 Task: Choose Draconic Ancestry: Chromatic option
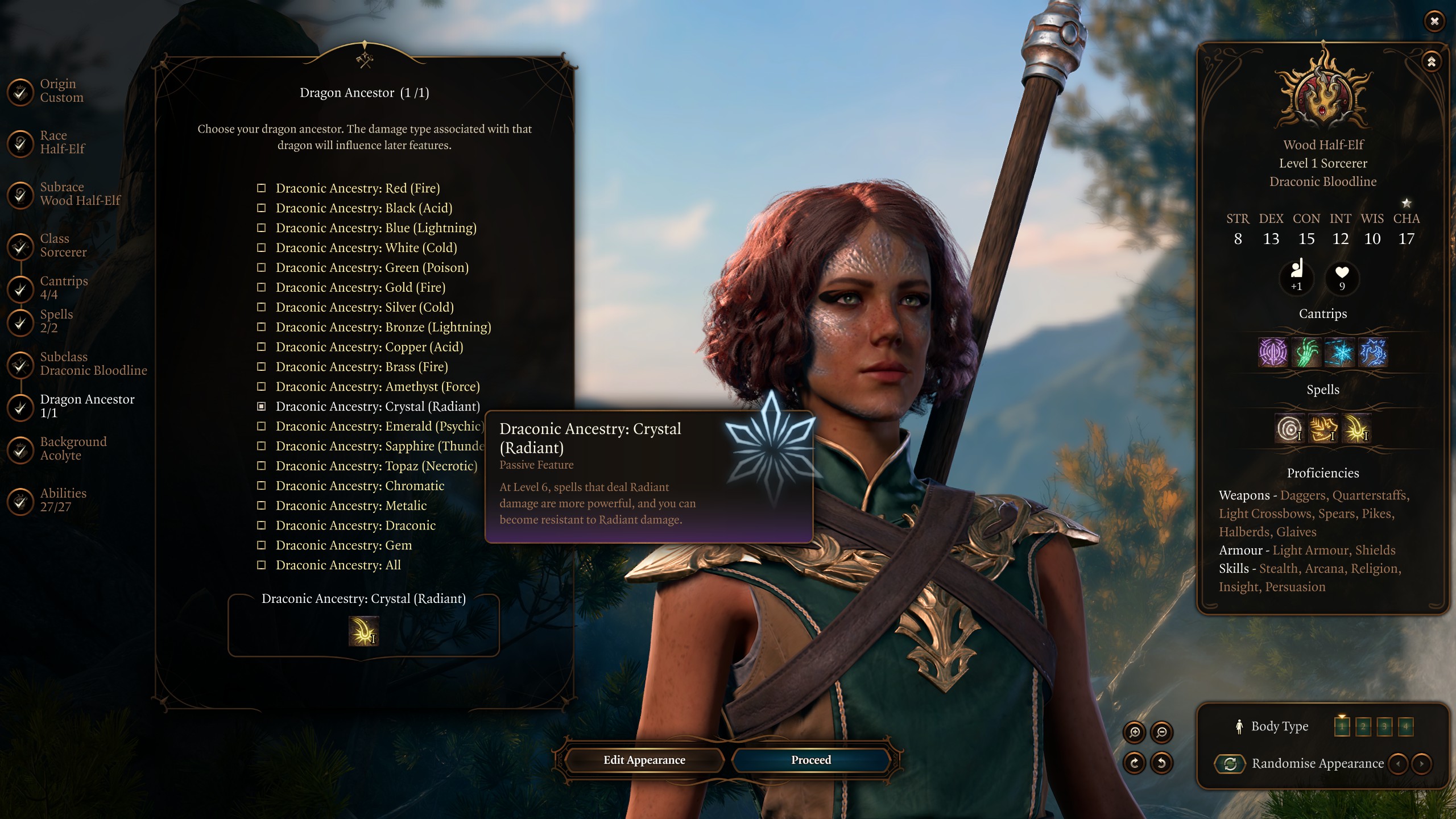click(359, 486)
